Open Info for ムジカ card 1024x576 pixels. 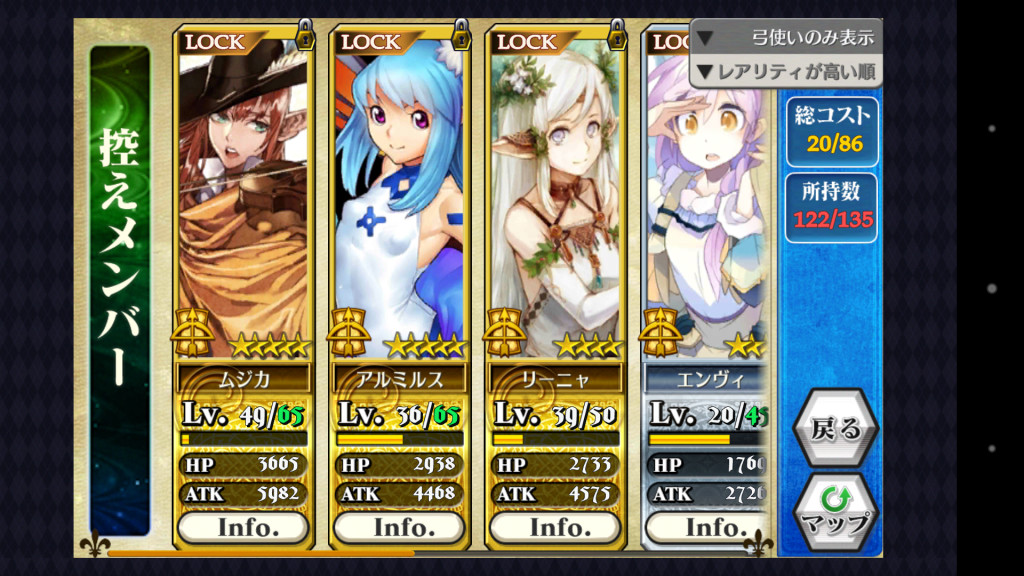pos(243,527)
